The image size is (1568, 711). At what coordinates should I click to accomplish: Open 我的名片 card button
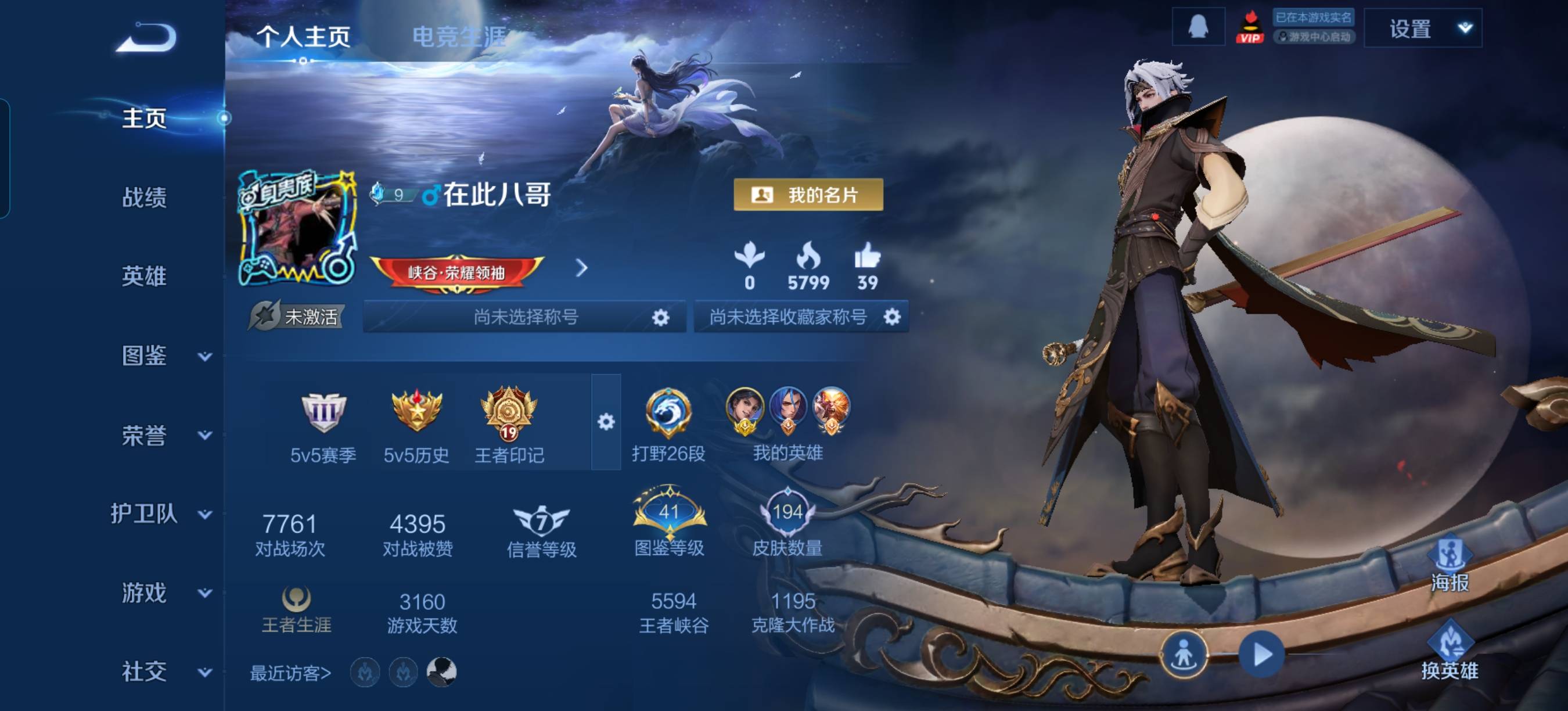click(x=808, y=195)
